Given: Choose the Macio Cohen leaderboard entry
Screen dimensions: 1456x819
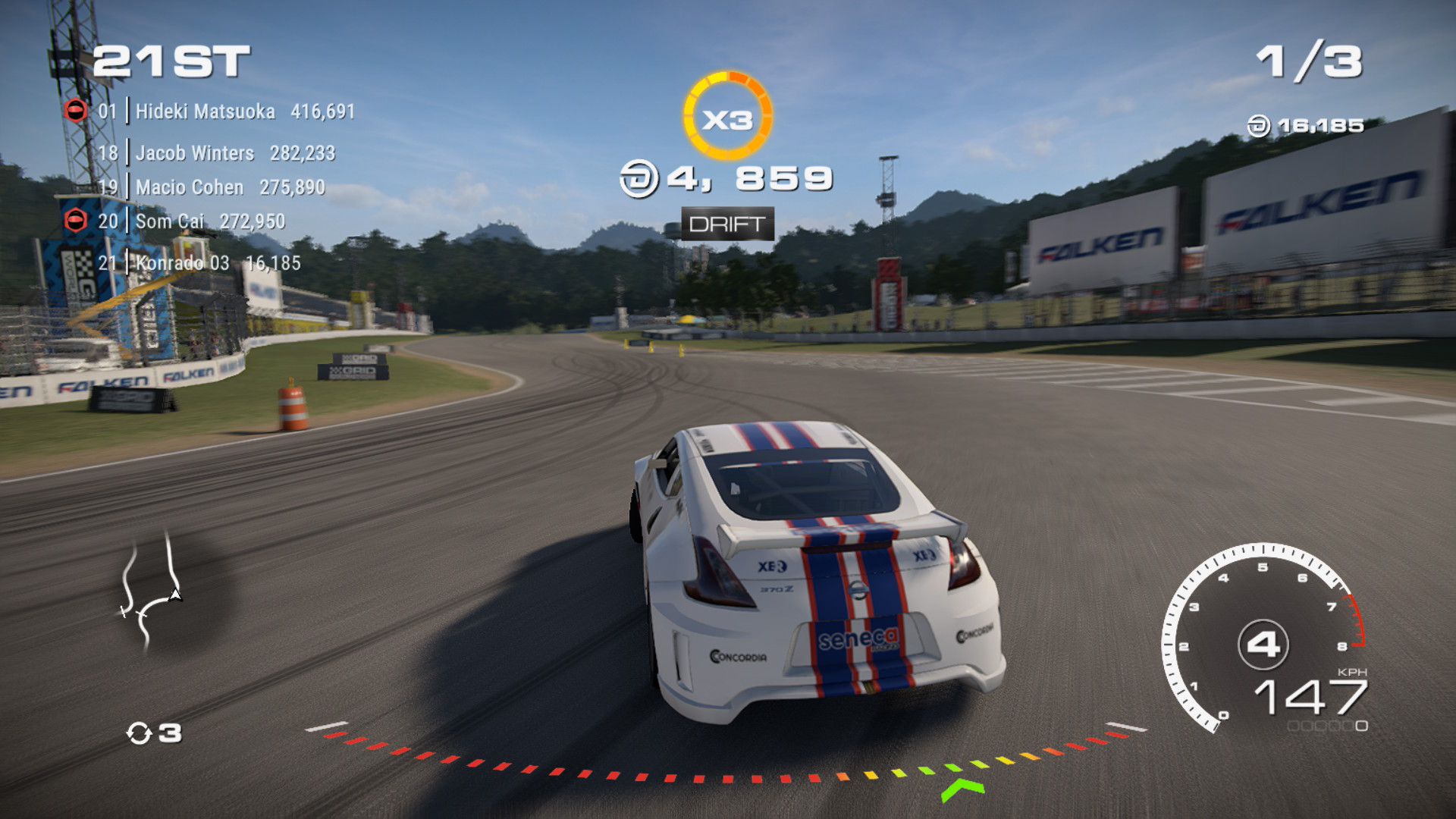Looking at the screenshot, I should click(x=212, y=187).
